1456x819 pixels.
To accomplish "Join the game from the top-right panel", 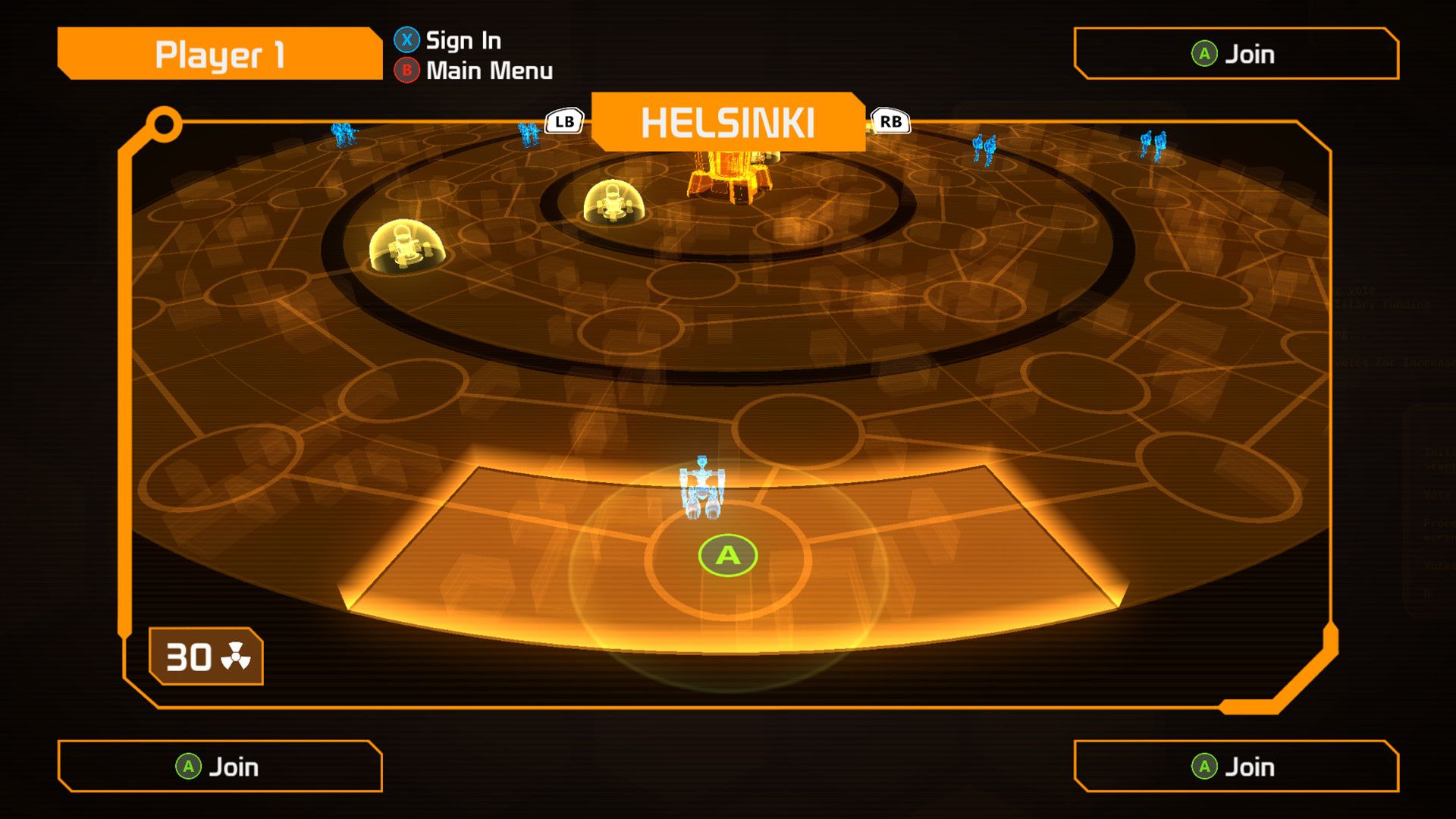I will coord(1236,54).
